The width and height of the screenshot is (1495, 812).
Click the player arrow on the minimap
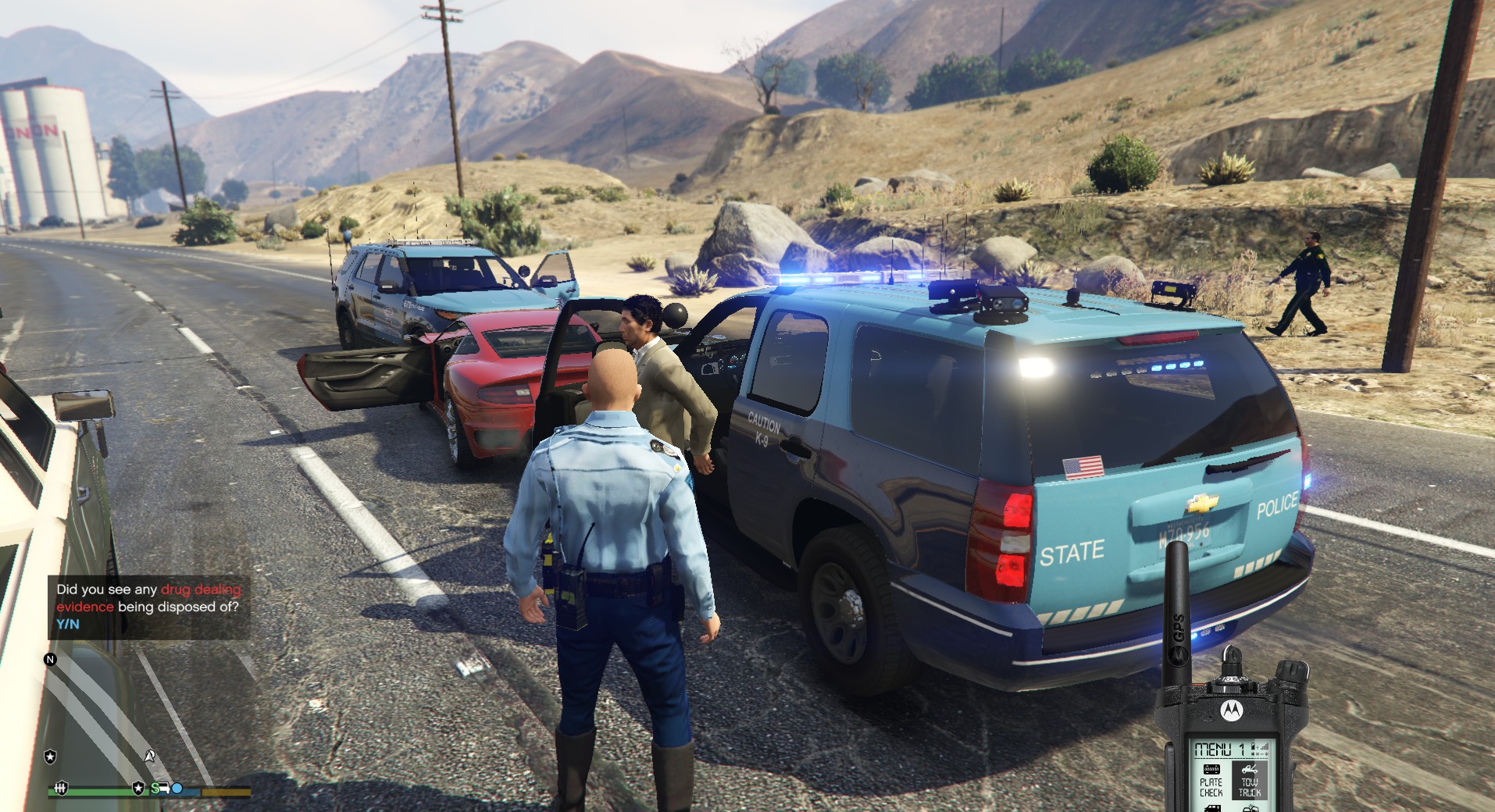150,756
